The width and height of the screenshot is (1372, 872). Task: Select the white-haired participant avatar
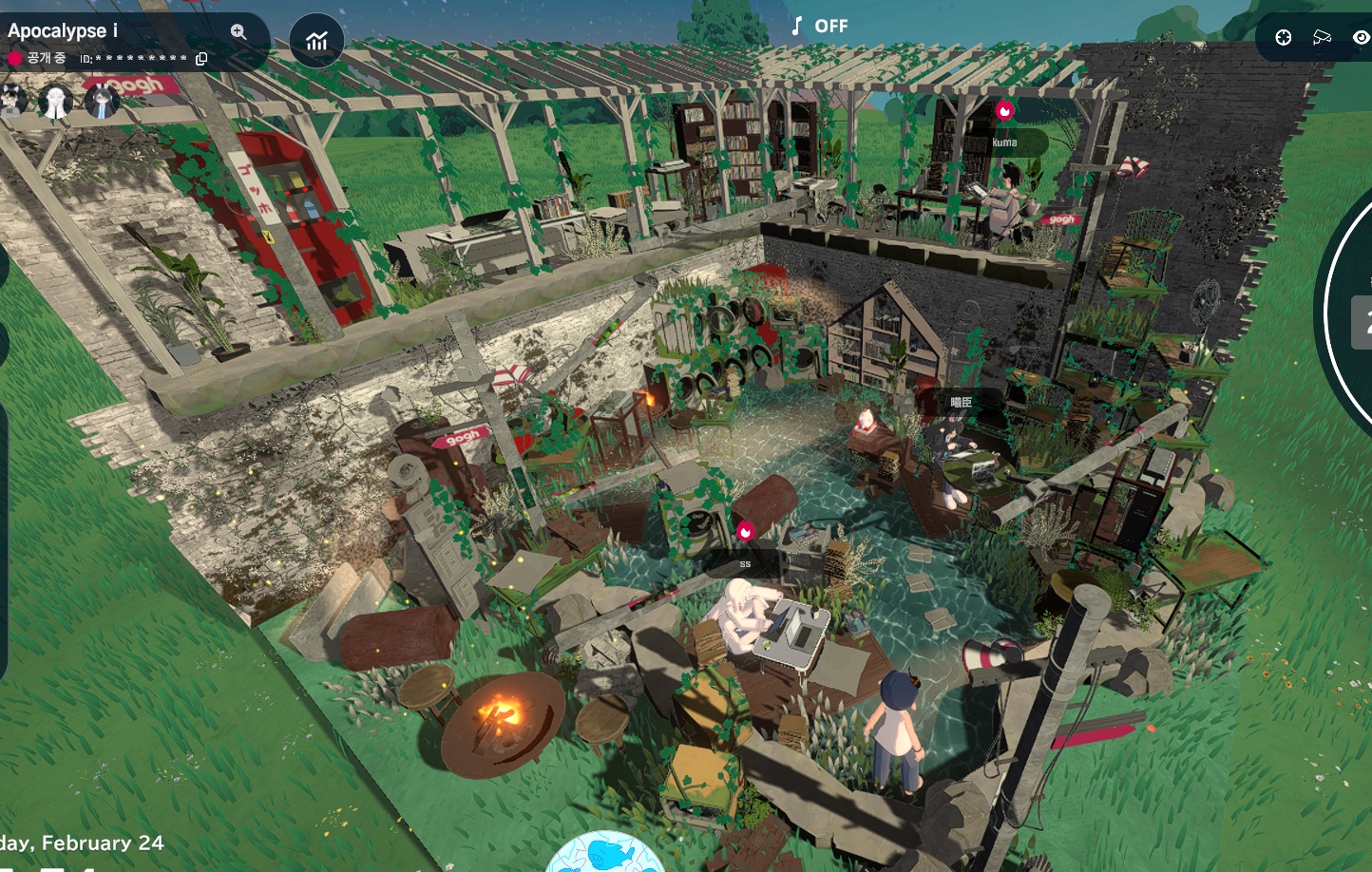55,101
